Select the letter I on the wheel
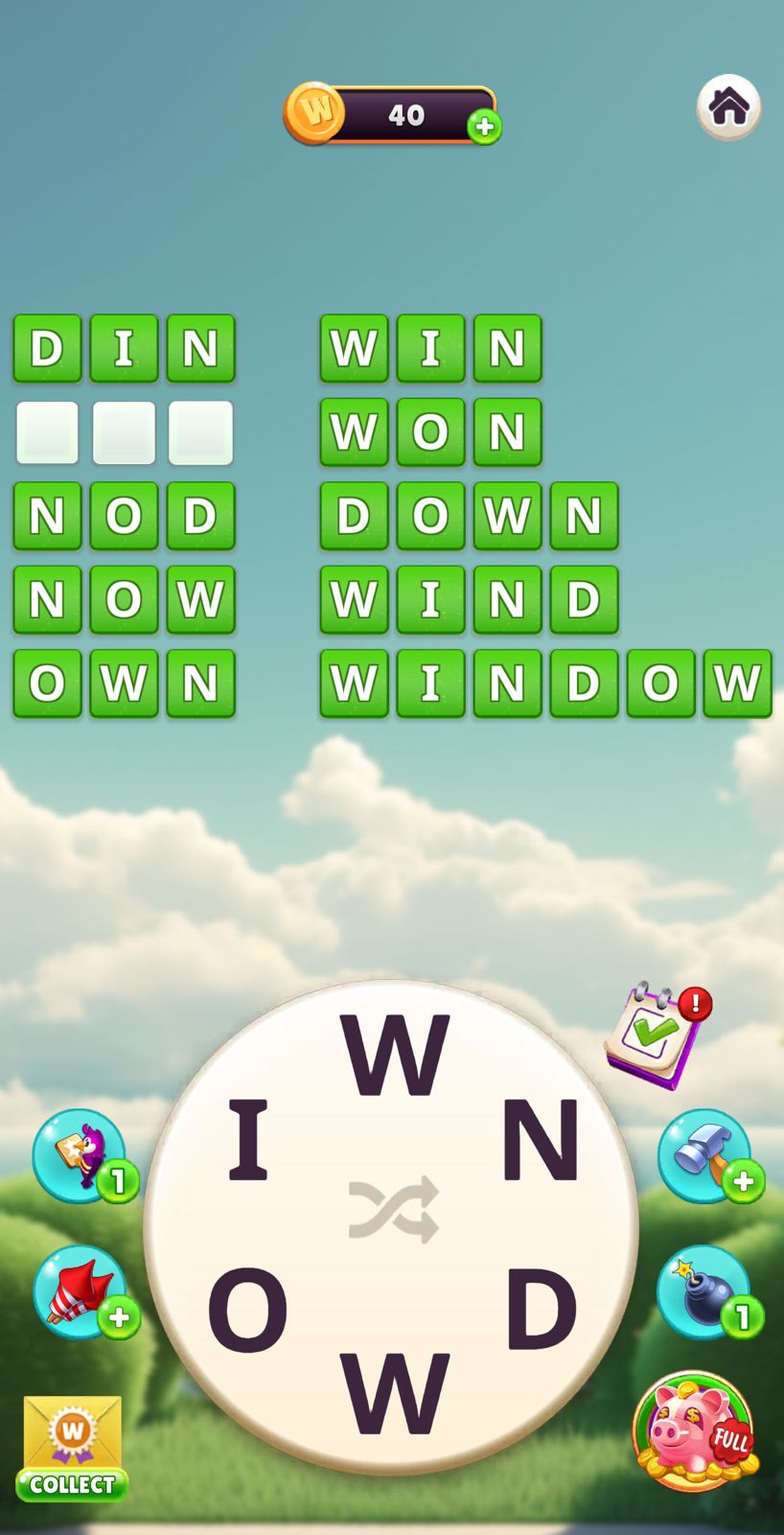Viewport: 784px width, 1535px height. coord(248,1141)
